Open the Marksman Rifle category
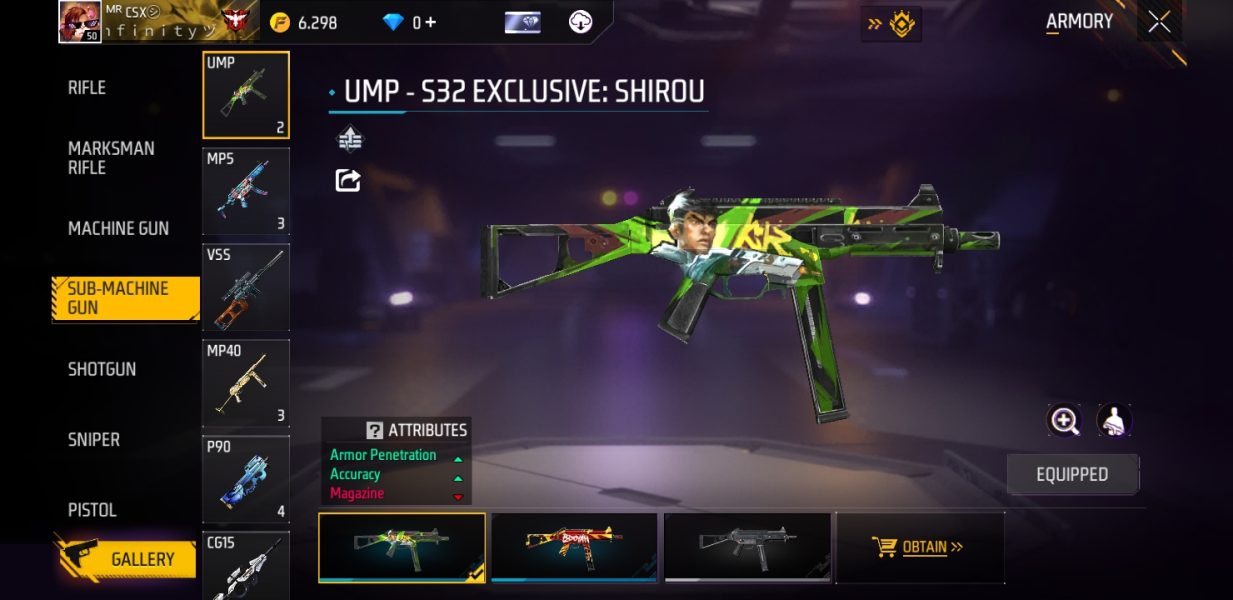This screenshot has width=1233, height=600. 110,158
